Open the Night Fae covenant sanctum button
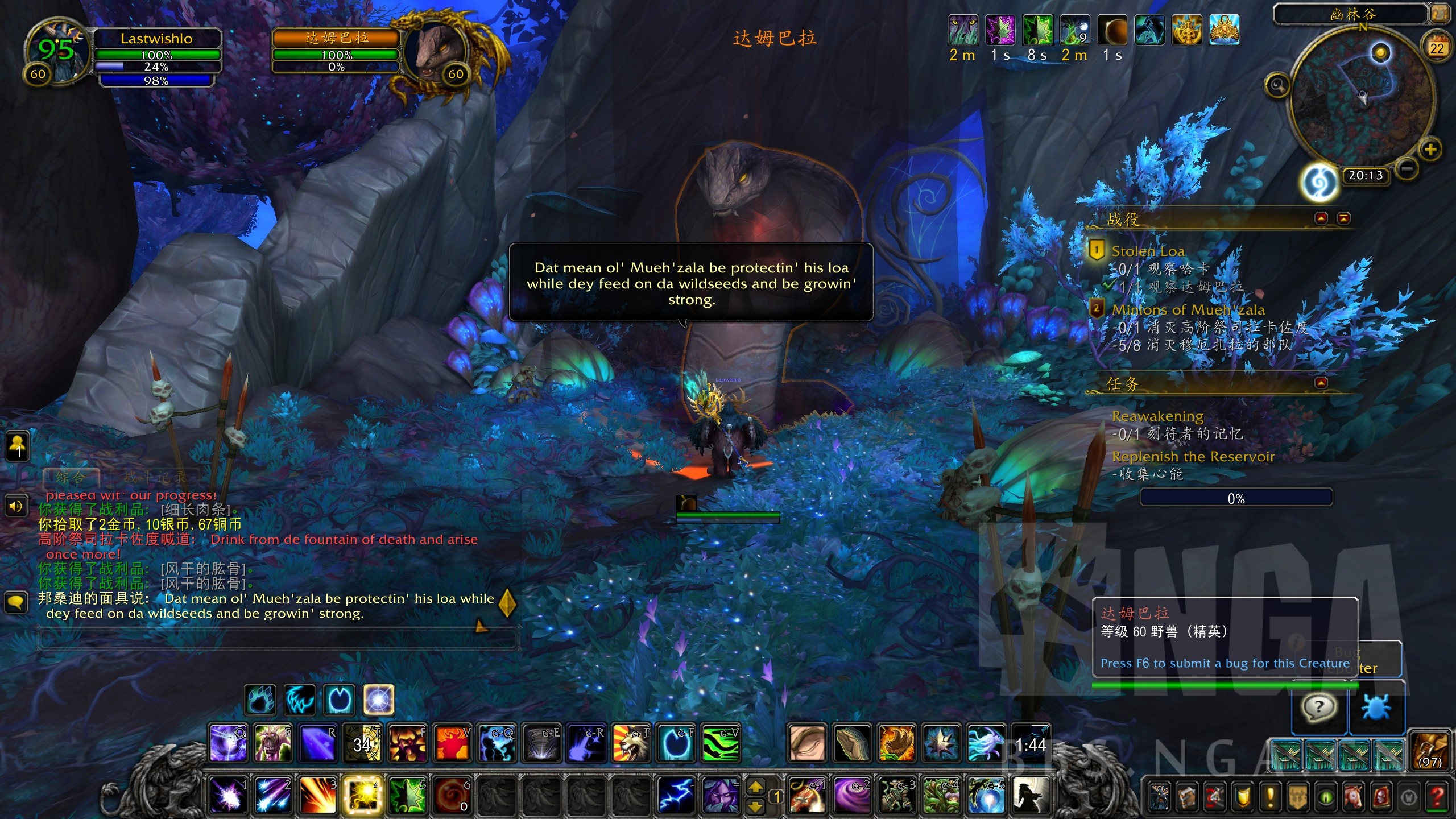The image size is (1456, 819). (x=1319, y=183)
